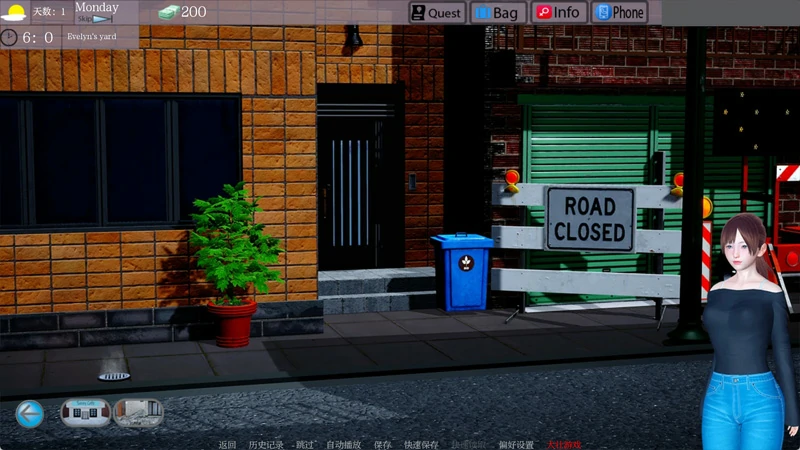800x450 pixels.
Task: Select the staircase location thumbnail
Action: [x=137, y=413]
